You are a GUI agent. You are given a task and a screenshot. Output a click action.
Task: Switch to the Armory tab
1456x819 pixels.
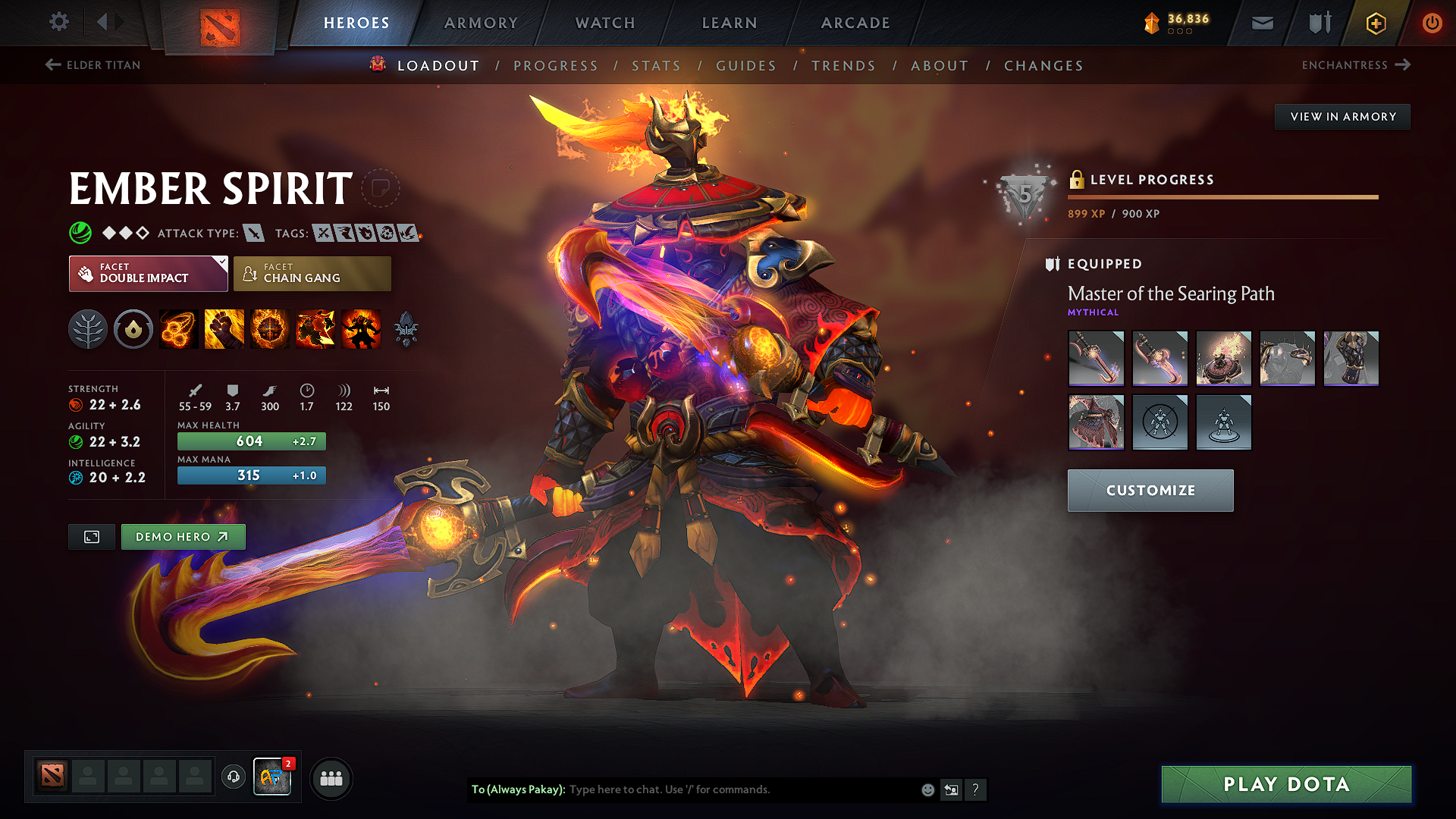pyautogui.click(x=481, y=23)
